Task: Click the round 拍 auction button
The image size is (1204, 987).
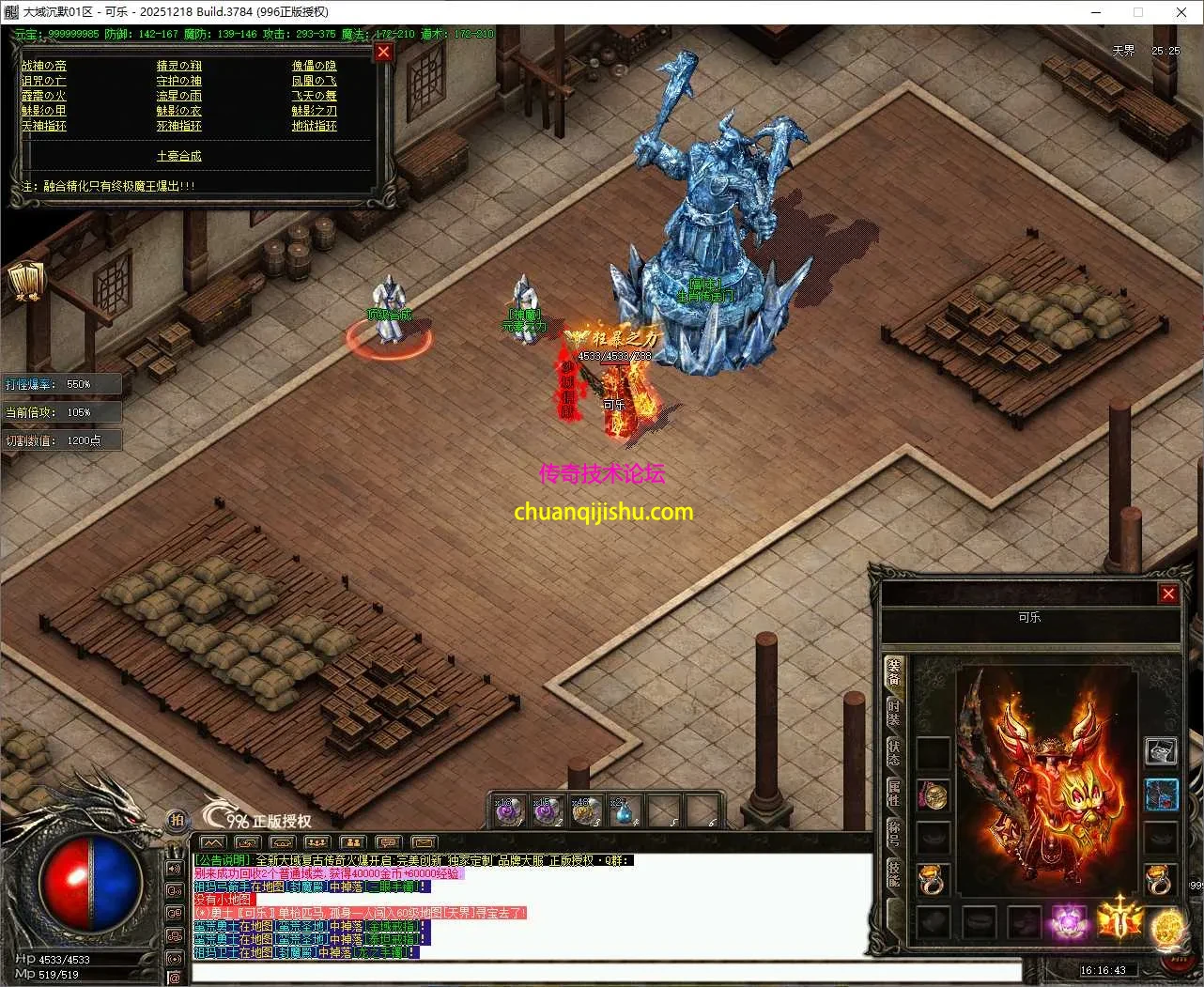Action: click(177, 820)
